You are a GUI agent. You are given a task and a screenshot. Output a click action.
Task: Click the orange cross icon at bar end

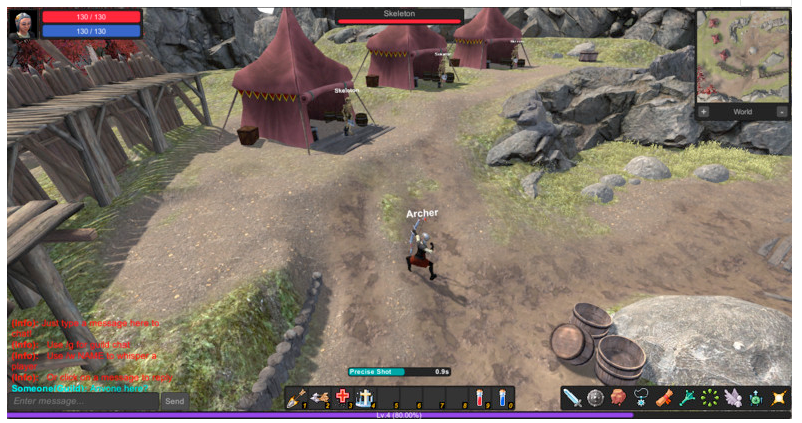tap(779, 398)
